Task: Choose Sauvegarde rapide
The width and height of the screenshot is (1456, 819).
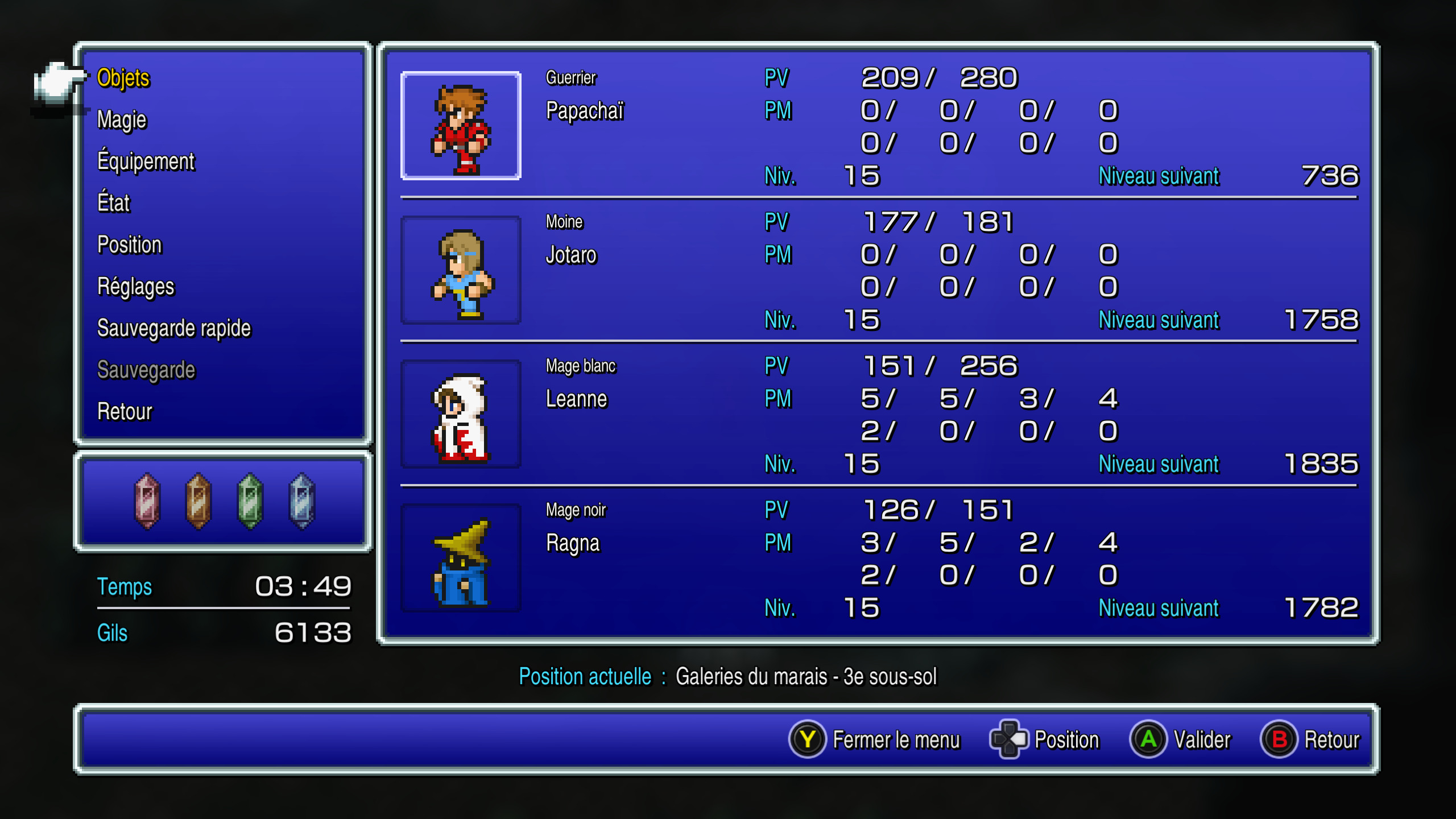Action: point(173,328)
